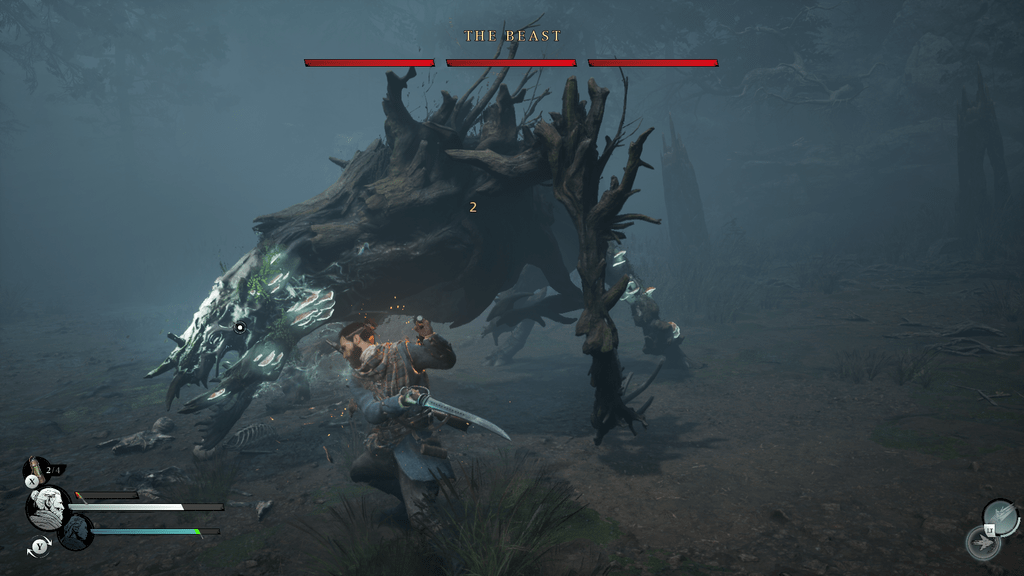This screenshot has width=1024, height=576.
Task: Select the darkened secondary character portrait
Action: pyautogui.click(x=76, y=531)
